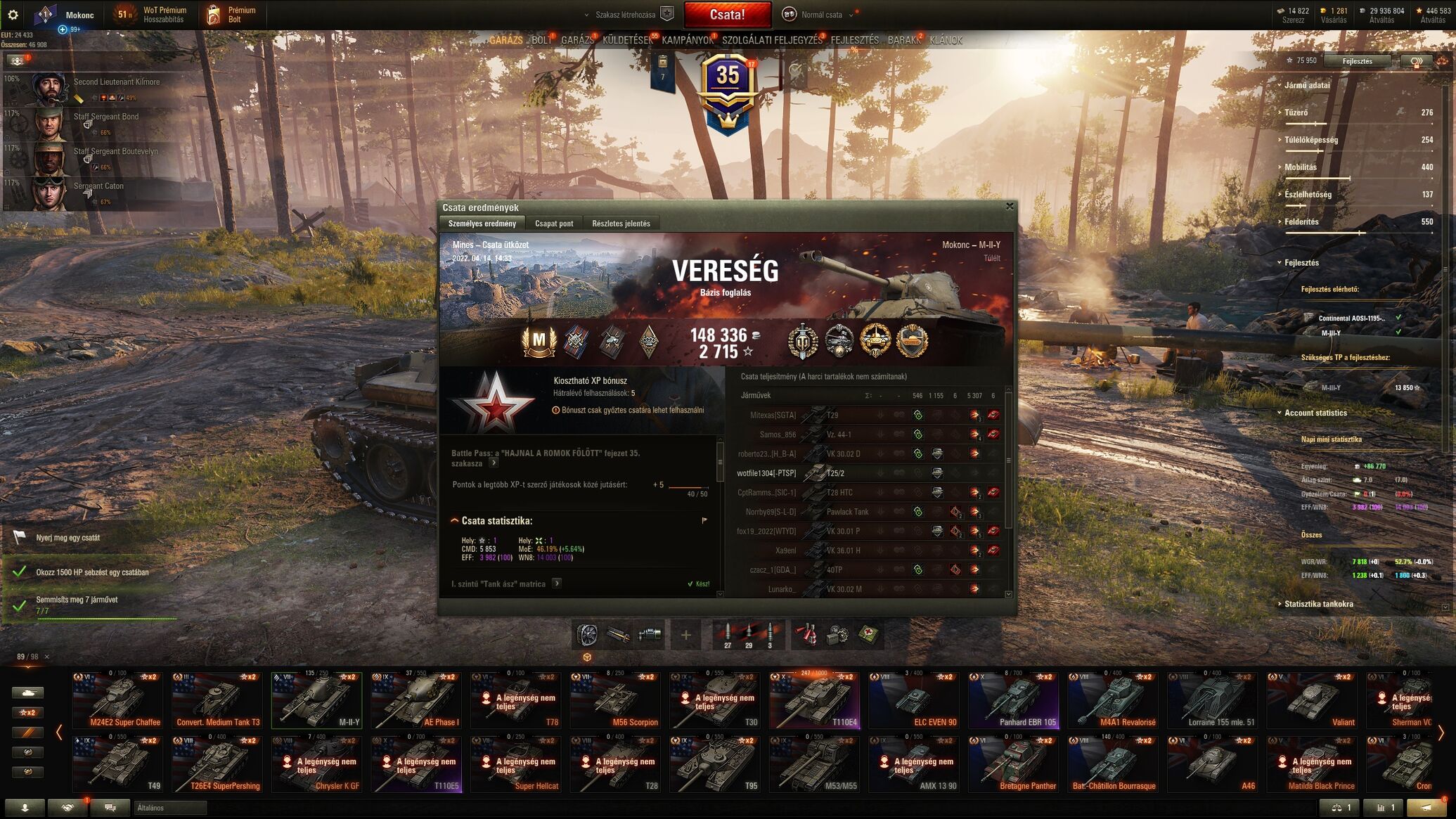Select the T110E4 tank in the carousel
Image resolution: width=1456 pixels, height=819 pixels.
(x=813, y=700)
